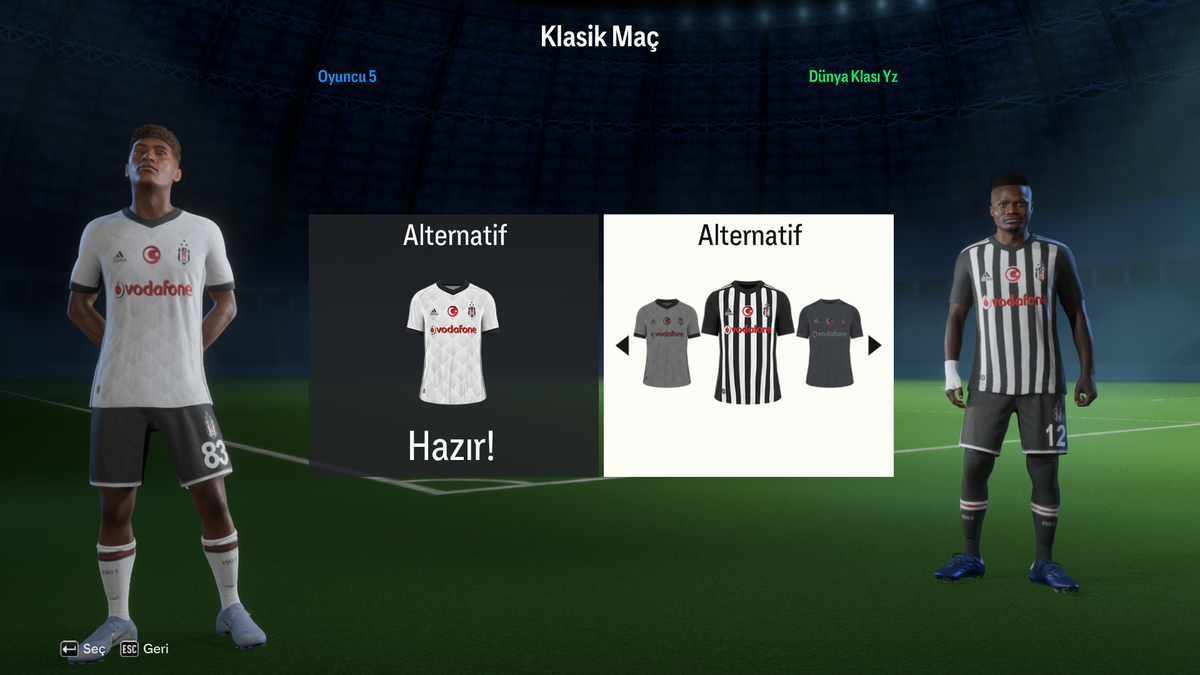The height and width of the screenshot is (675, 1200).
Task: Click the Seç select prompt
Action: pyautogui.click(x=83, y=649)
